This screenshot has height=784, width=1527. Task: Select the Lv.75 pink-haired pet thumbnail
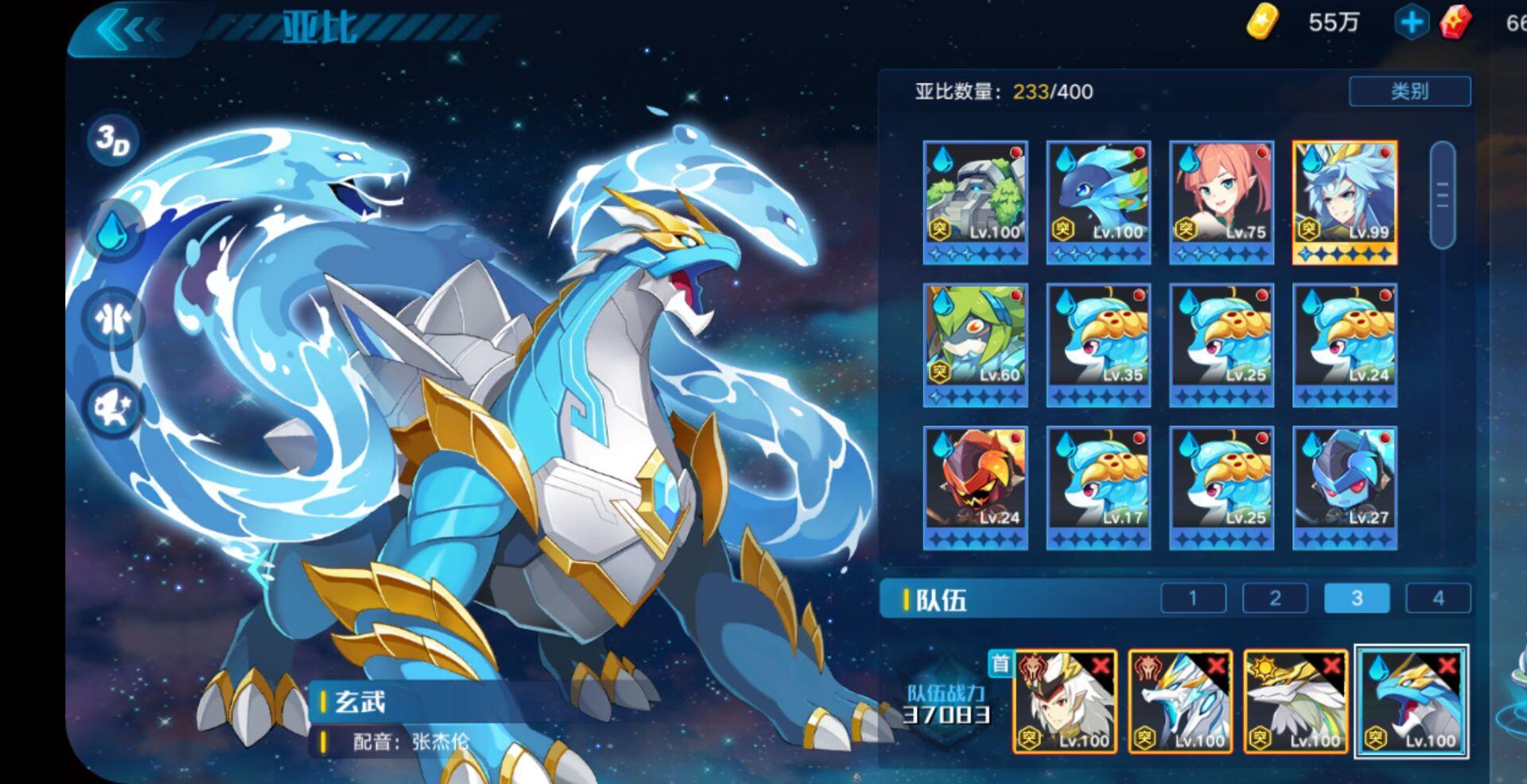click(x=1222, y=195)
